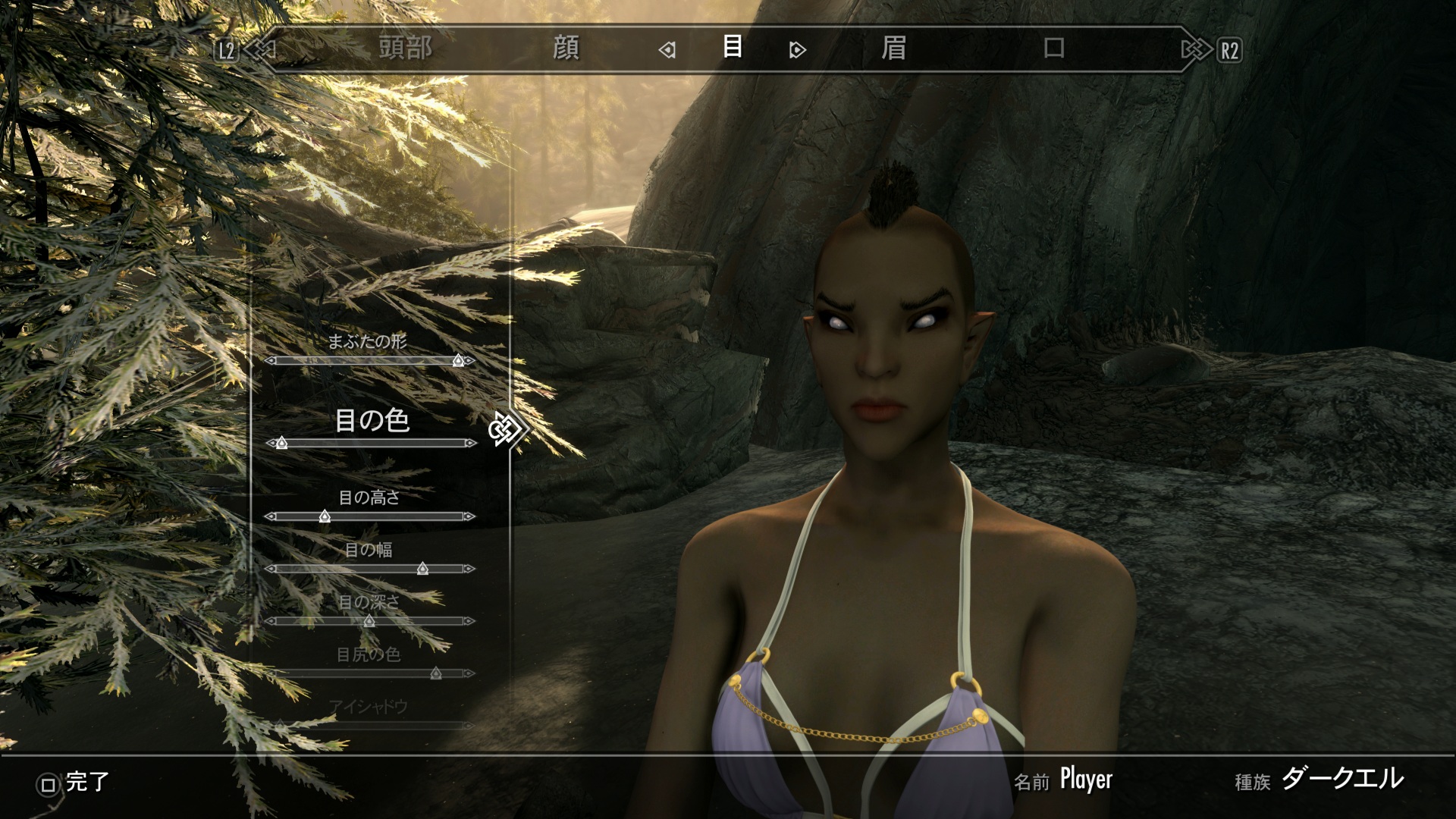Choose the 口 category tab
The height and width of the screenshot is (819, 1456).
click(x=1054, y=49)
